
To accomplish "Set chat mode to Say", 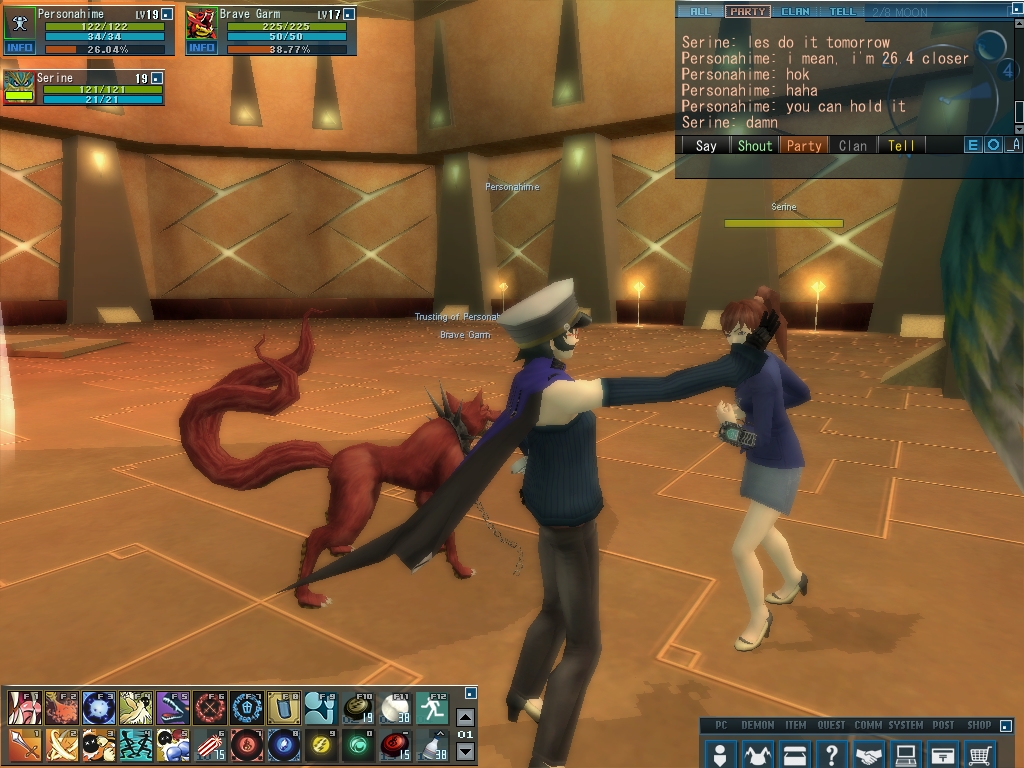I will (706, 145).
